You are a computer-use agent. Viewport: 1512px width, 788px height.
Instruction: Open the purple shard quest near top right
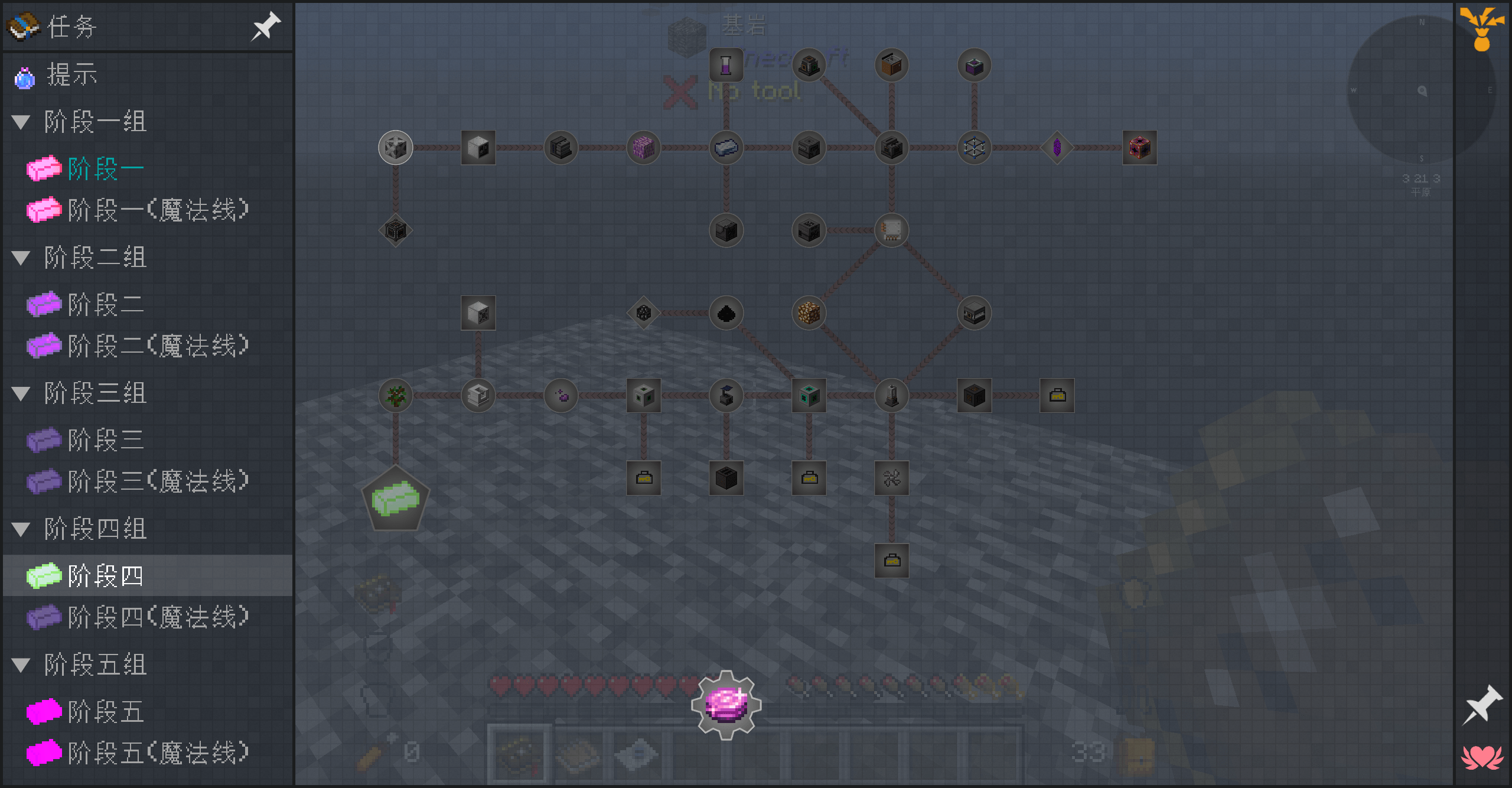1056,147
